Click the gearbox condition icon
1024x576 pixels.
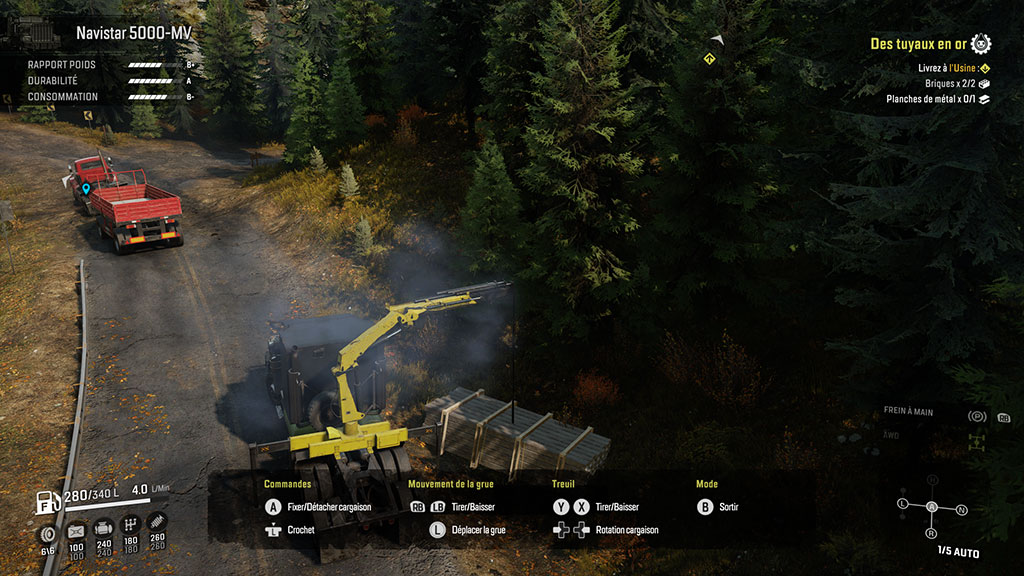[130, 525]
